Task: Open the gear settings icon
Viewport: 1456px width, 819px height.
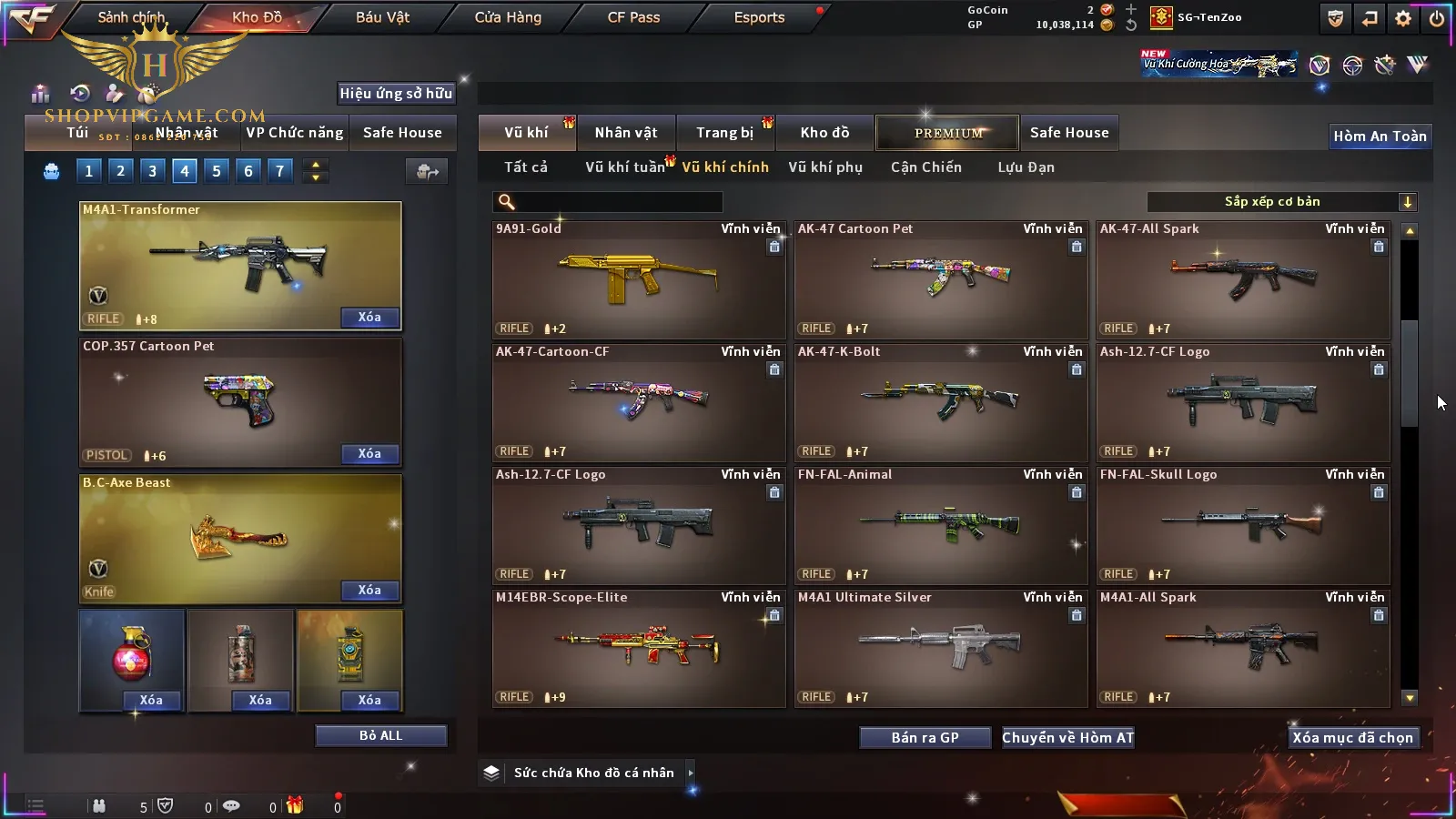Action: (1403, 18)
